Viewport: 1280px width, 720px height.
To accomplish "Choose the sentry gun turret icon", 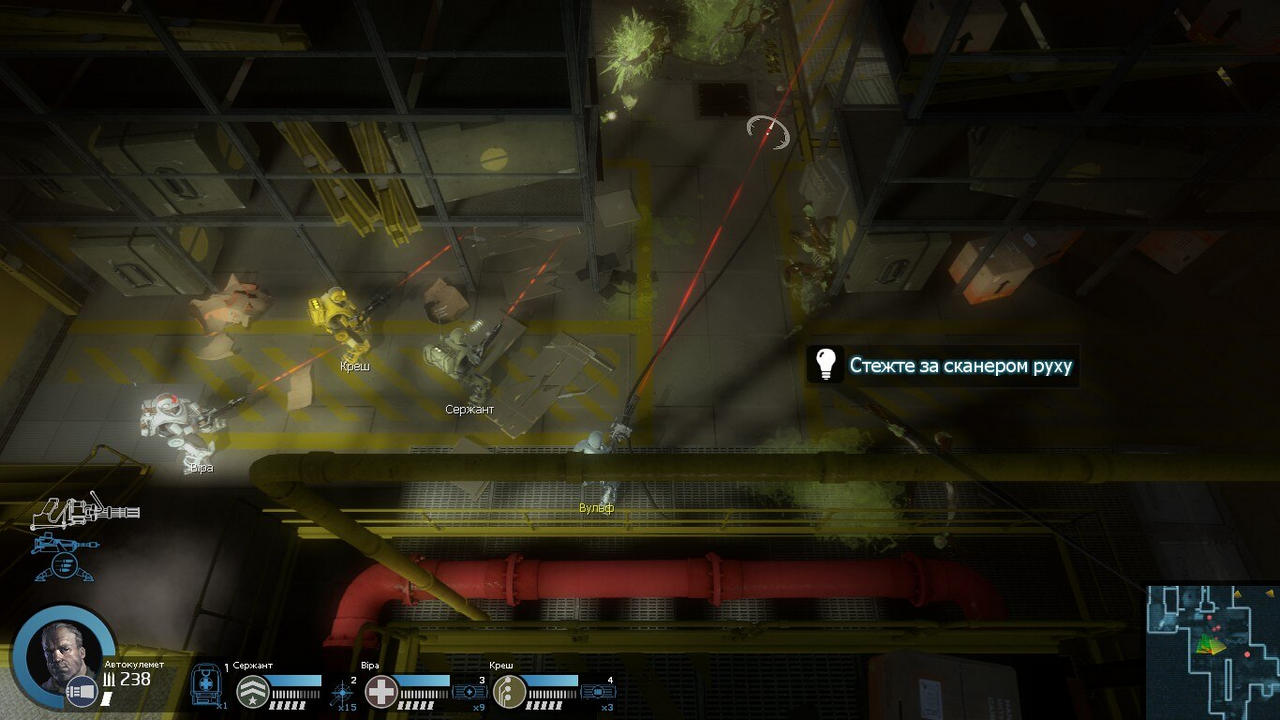I will (64, 556).
